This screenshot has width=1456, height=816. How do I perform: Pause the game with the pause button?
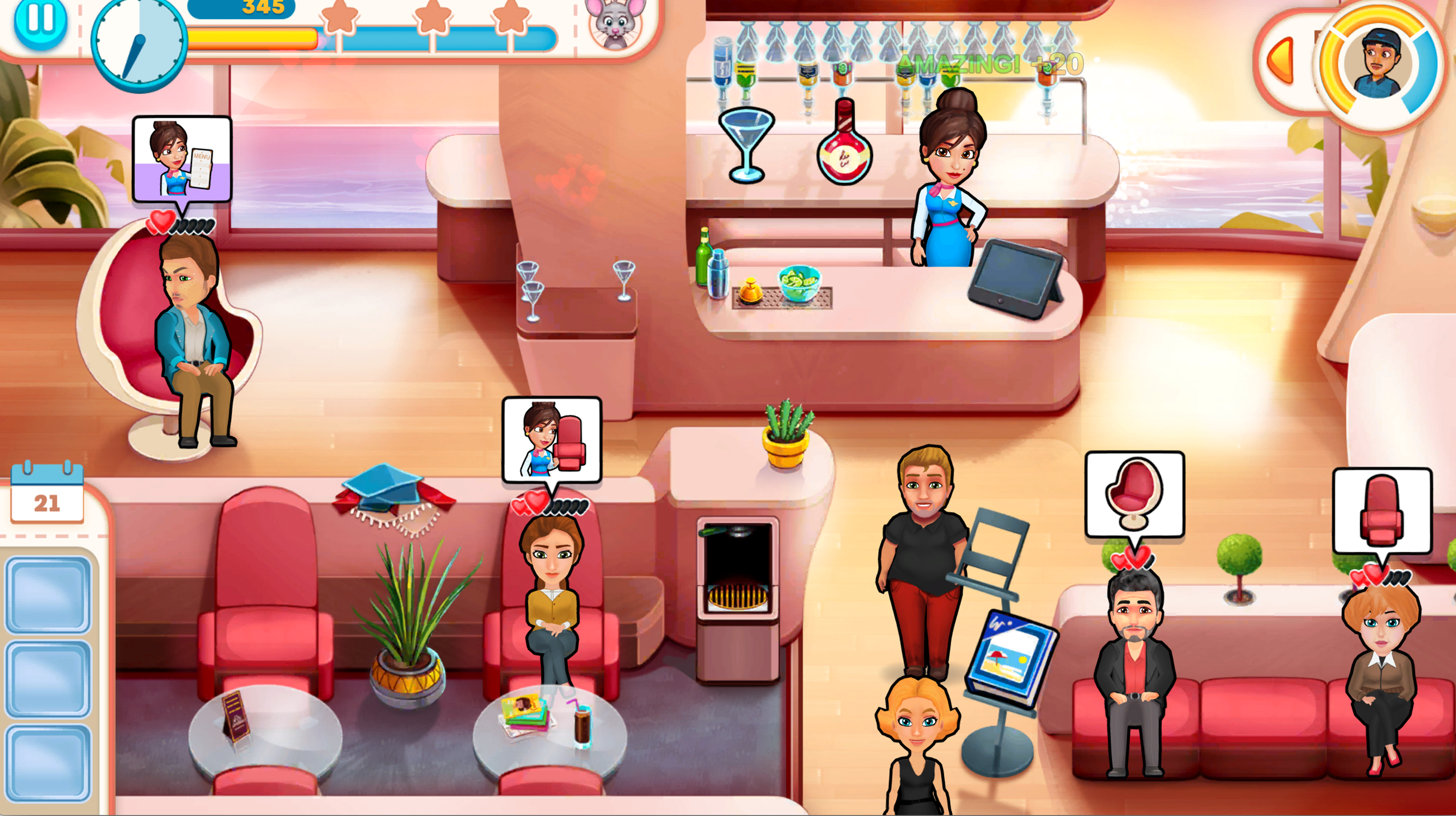pyautogui.click(x=40, y=24)
